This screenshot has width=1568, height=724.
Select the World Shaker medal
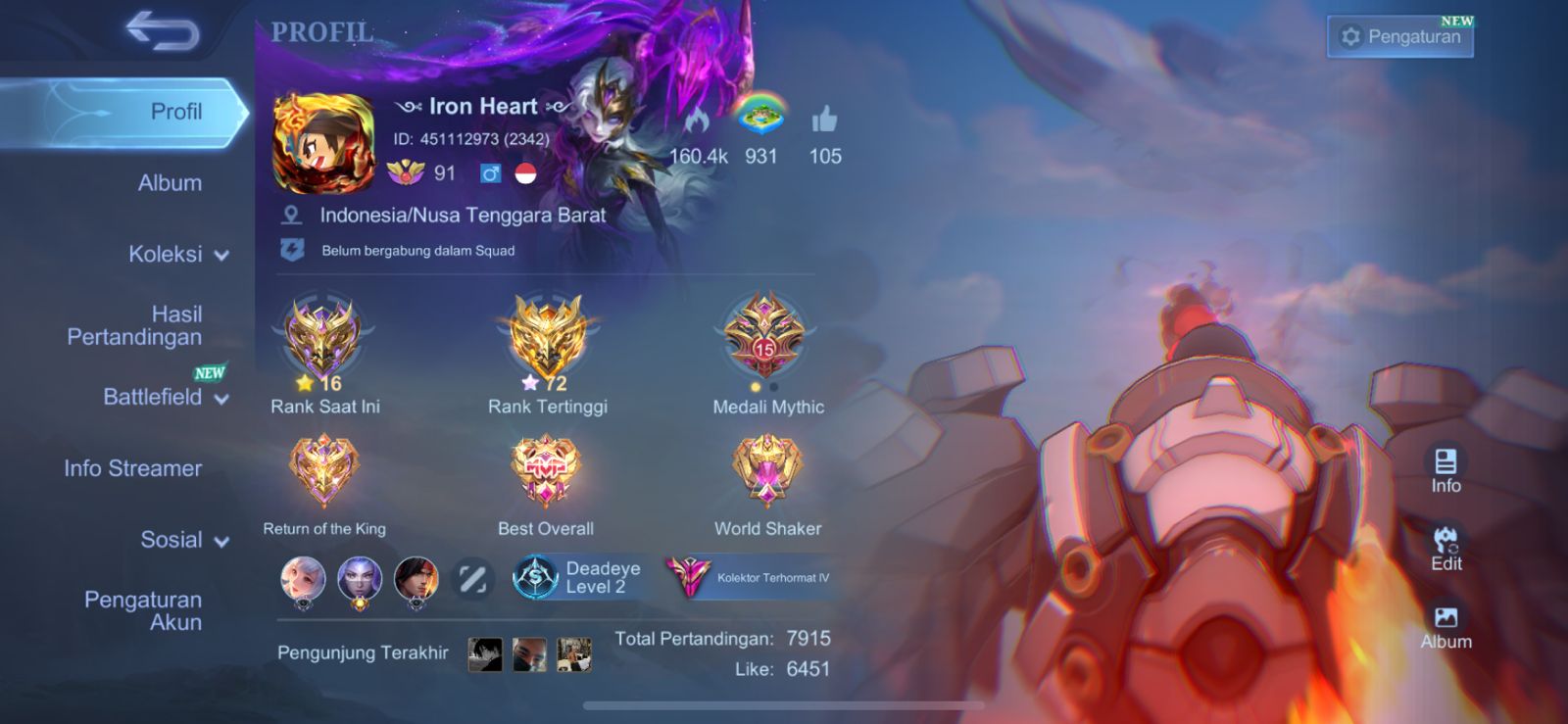point(767,472)
